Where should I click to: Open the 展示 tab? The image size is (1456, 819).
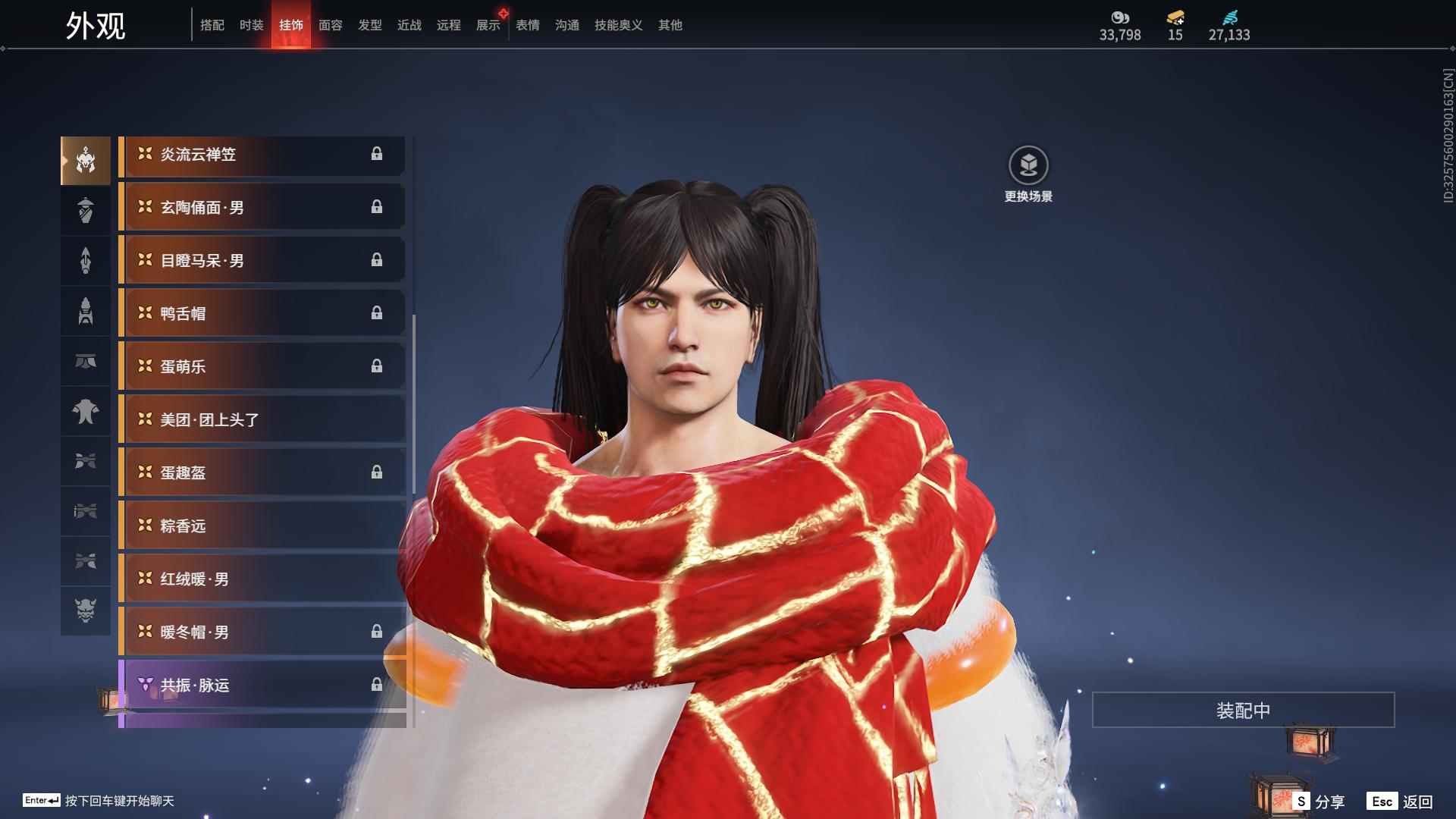[488, 25]
